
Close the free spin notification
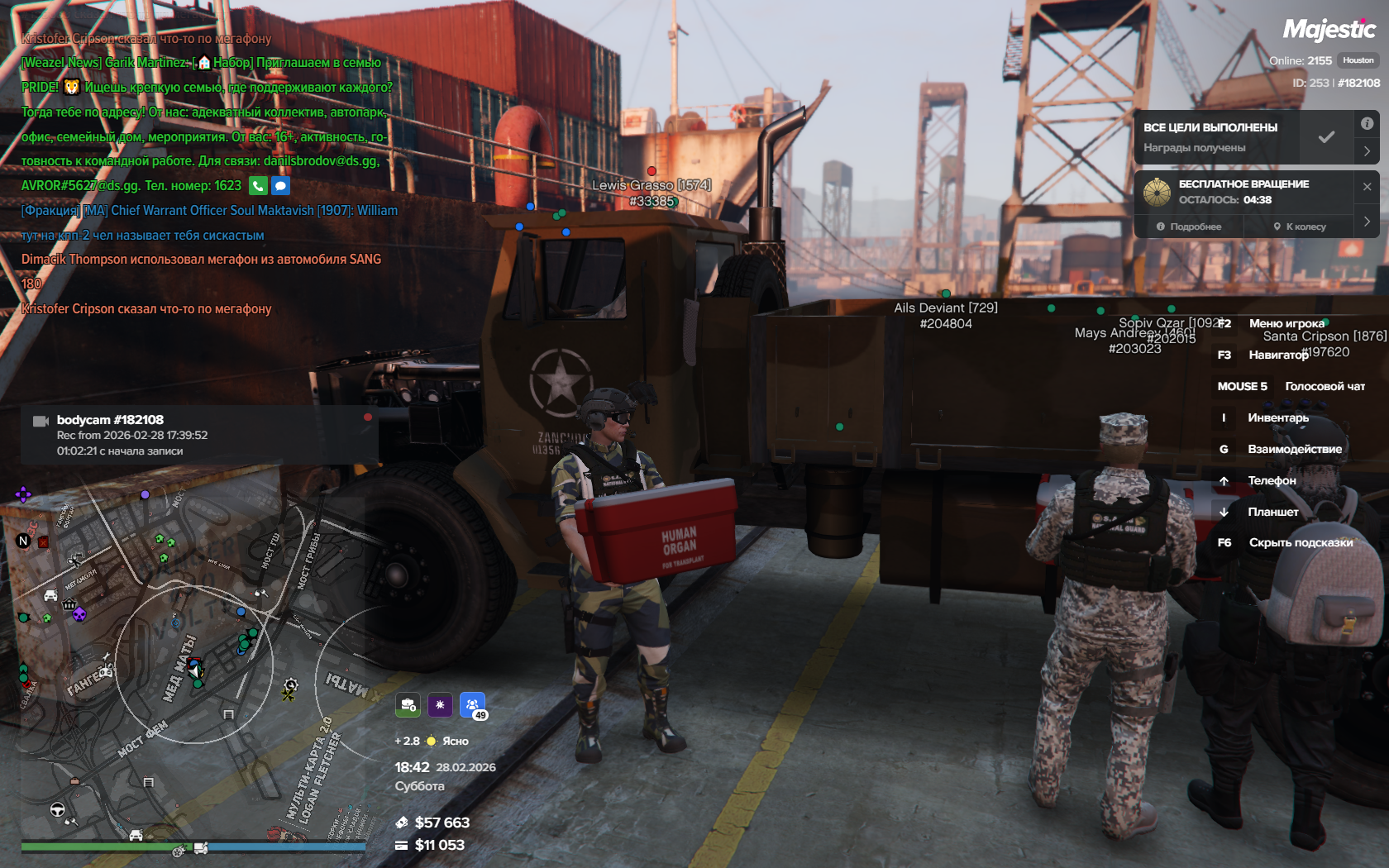pyautogui.click(x=1367, y=187)
